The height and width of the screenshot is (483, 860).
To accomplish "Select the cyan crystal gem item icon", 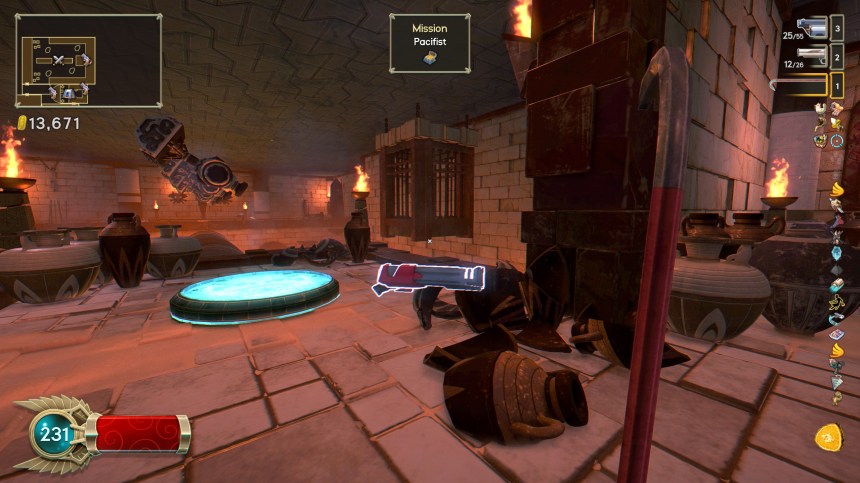I will [x=837, y=253].
